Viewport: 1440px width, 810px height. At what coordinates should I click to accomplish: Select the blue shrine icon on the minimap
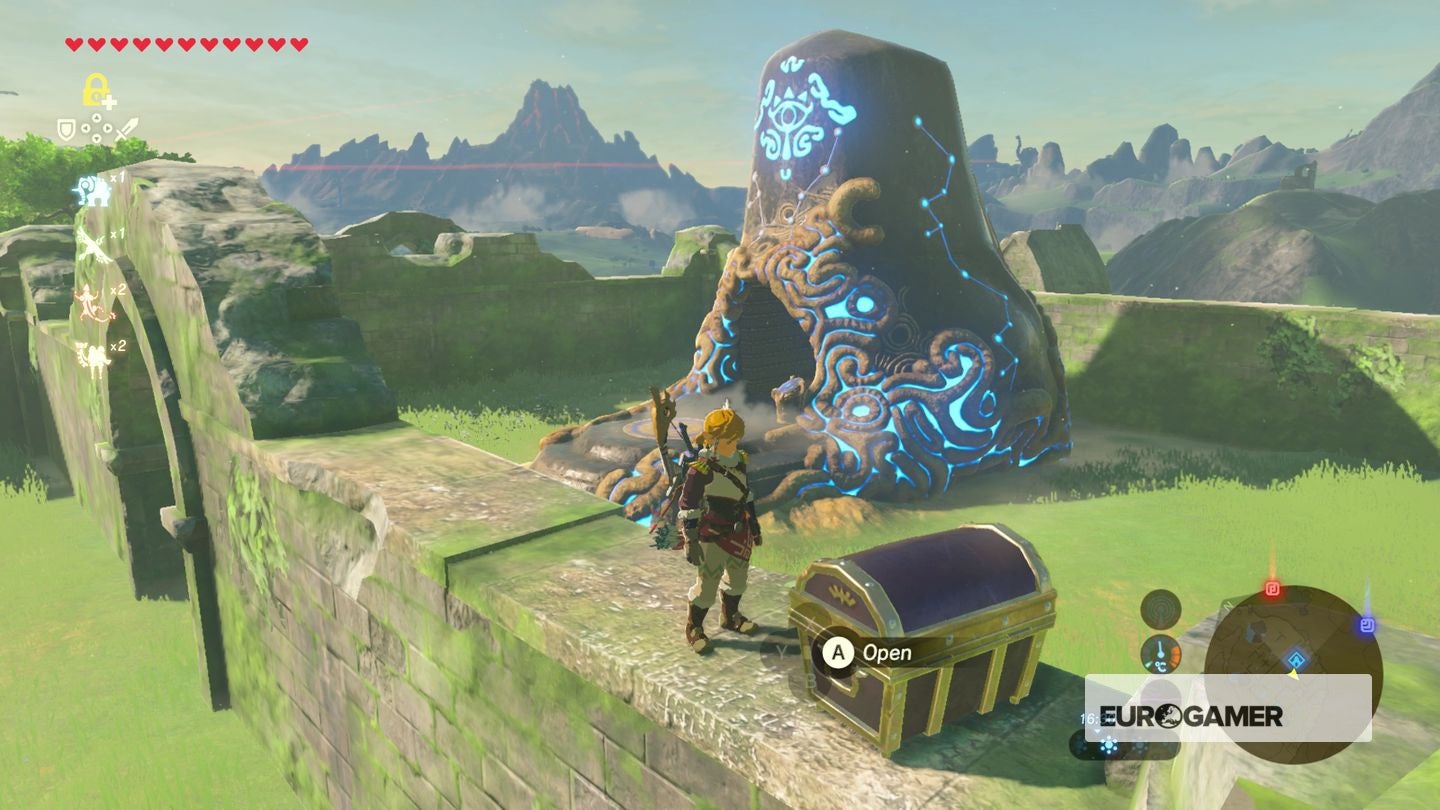(x=1297, y=659)
